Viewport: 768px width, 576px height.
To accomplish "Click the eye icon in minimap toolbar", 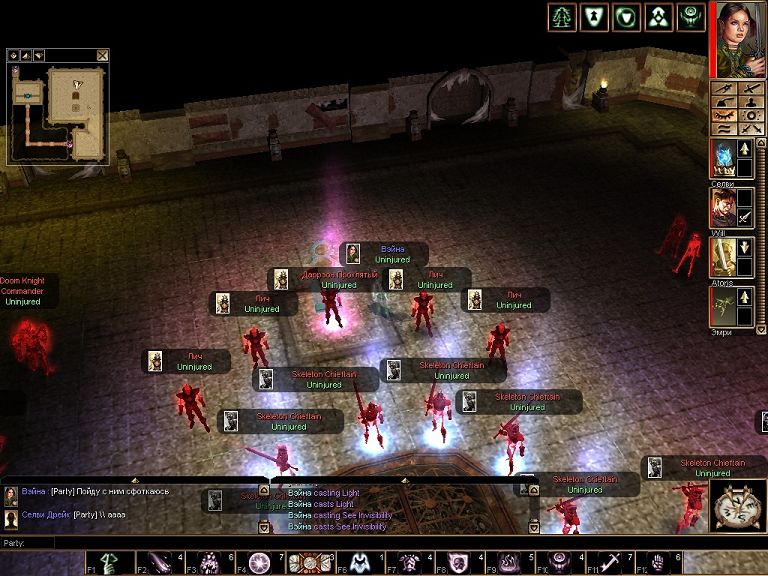I will point(16,55).
